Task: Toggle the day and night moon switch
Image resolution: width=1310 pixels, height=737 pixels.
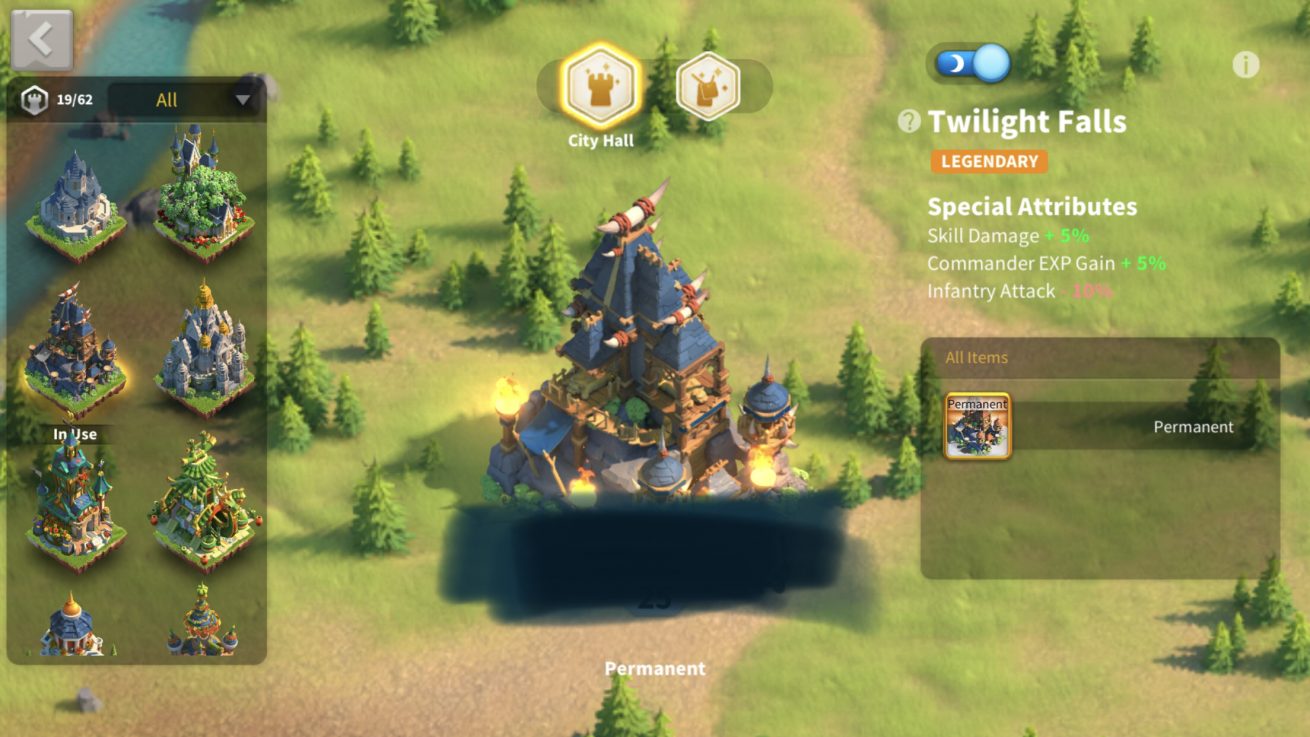Action: tap(972, 63)
